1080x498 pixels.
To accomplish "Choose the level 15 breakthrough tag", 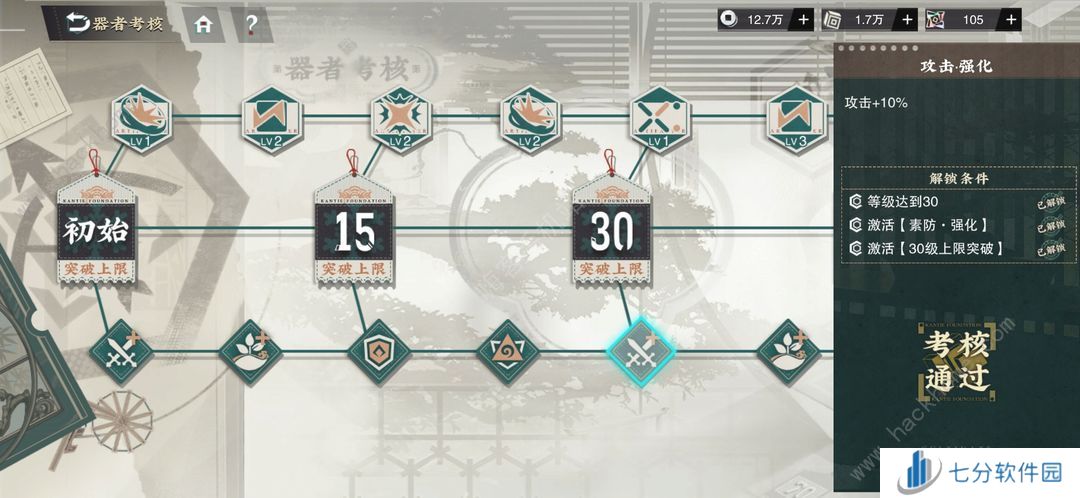I will point(354,231).
